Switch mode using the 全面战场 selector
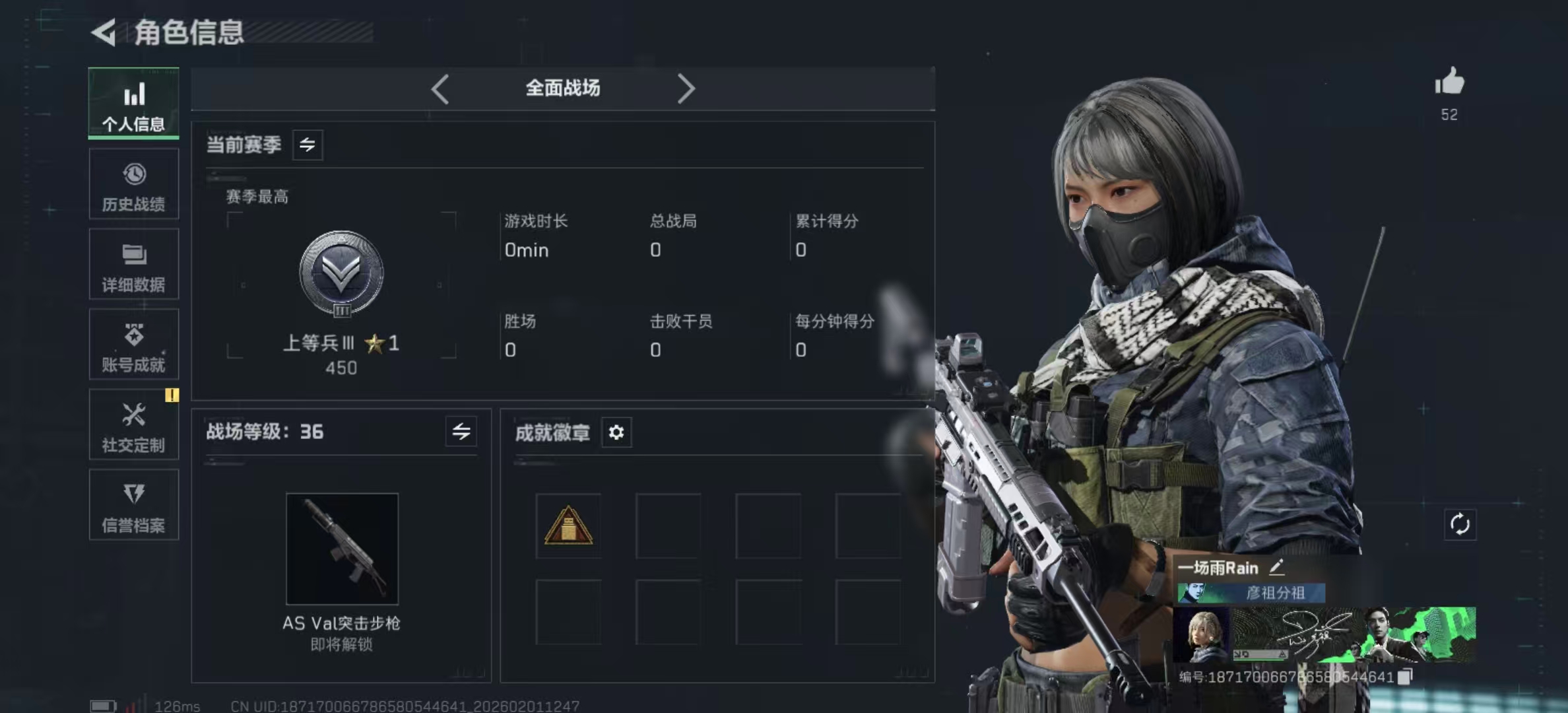The height and width of the screenshot is (713, 1568). 562,88
